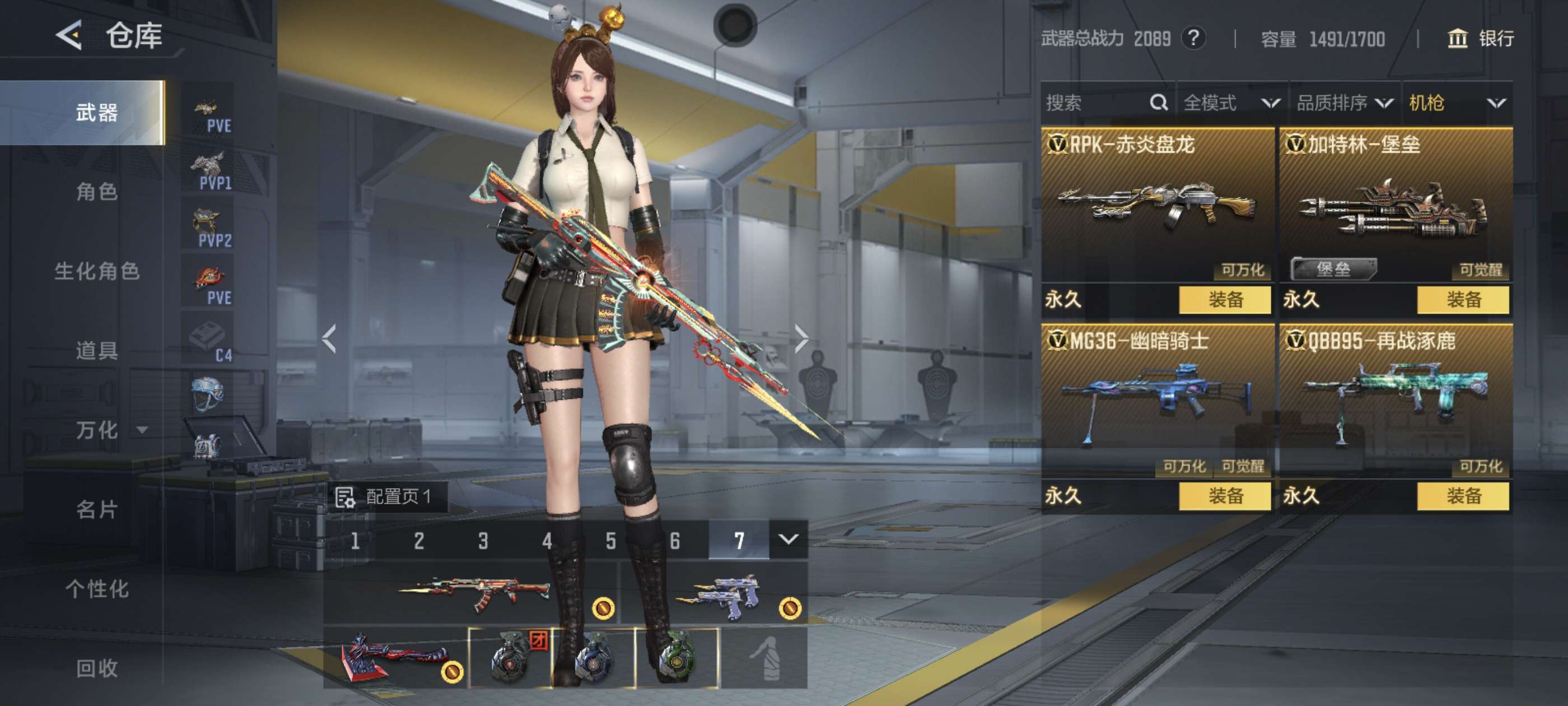
Task: Equip the RPK-赤炎盘龙 machine gun
Action: [x=1225, y=300]
